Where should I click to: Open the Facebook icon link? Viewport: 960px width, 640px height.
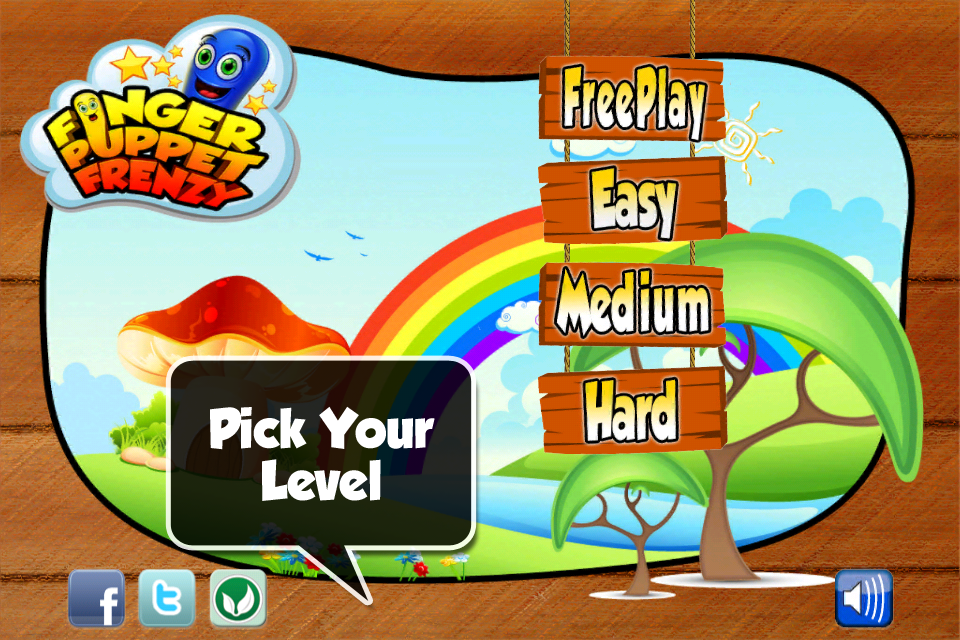point(96,599)
